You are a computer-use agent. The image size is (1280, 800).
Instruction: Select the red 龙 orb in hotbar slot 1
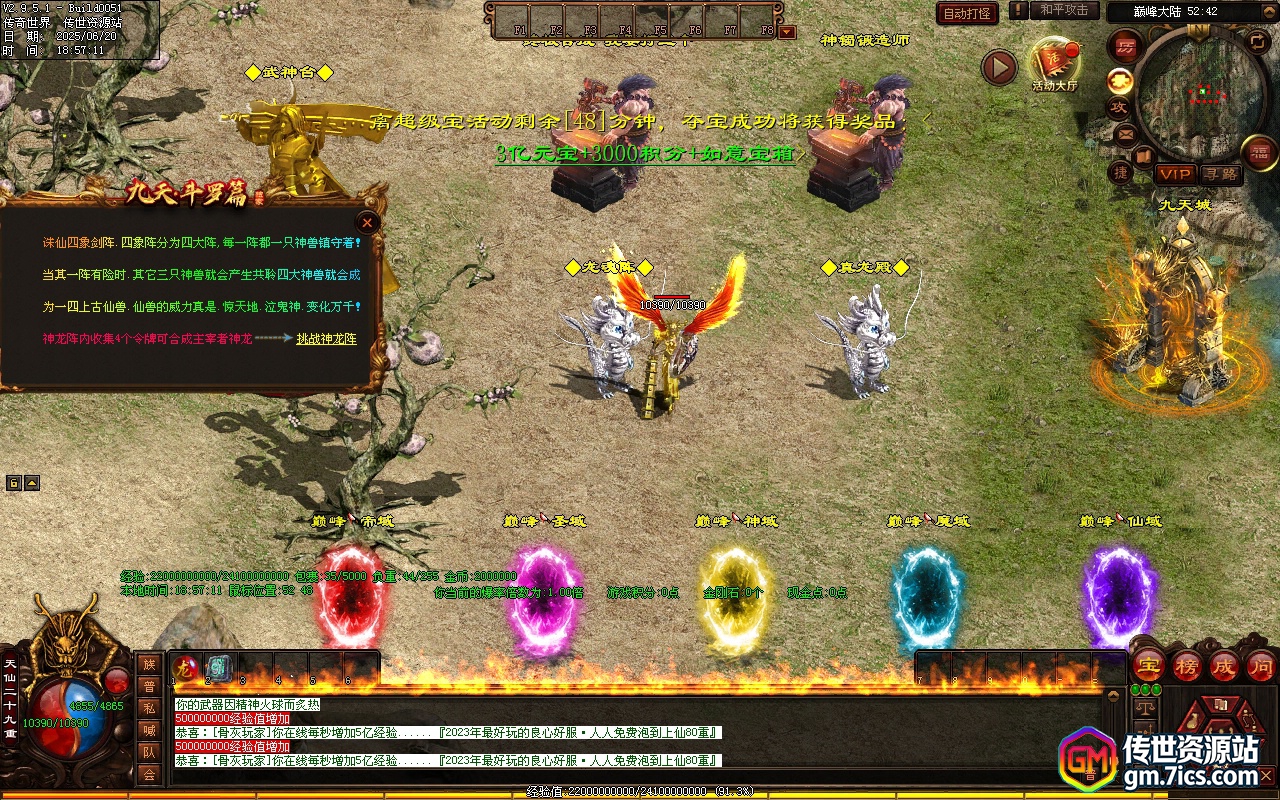[x=185, y=667]
